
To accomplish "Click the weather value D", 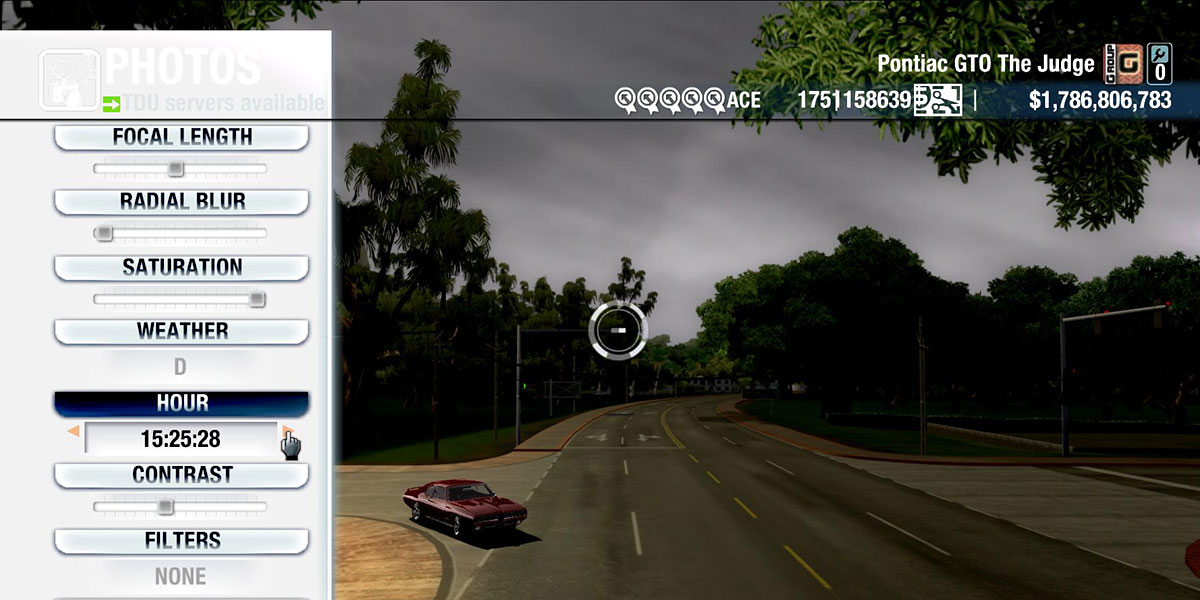I will [x=180, y=367].
